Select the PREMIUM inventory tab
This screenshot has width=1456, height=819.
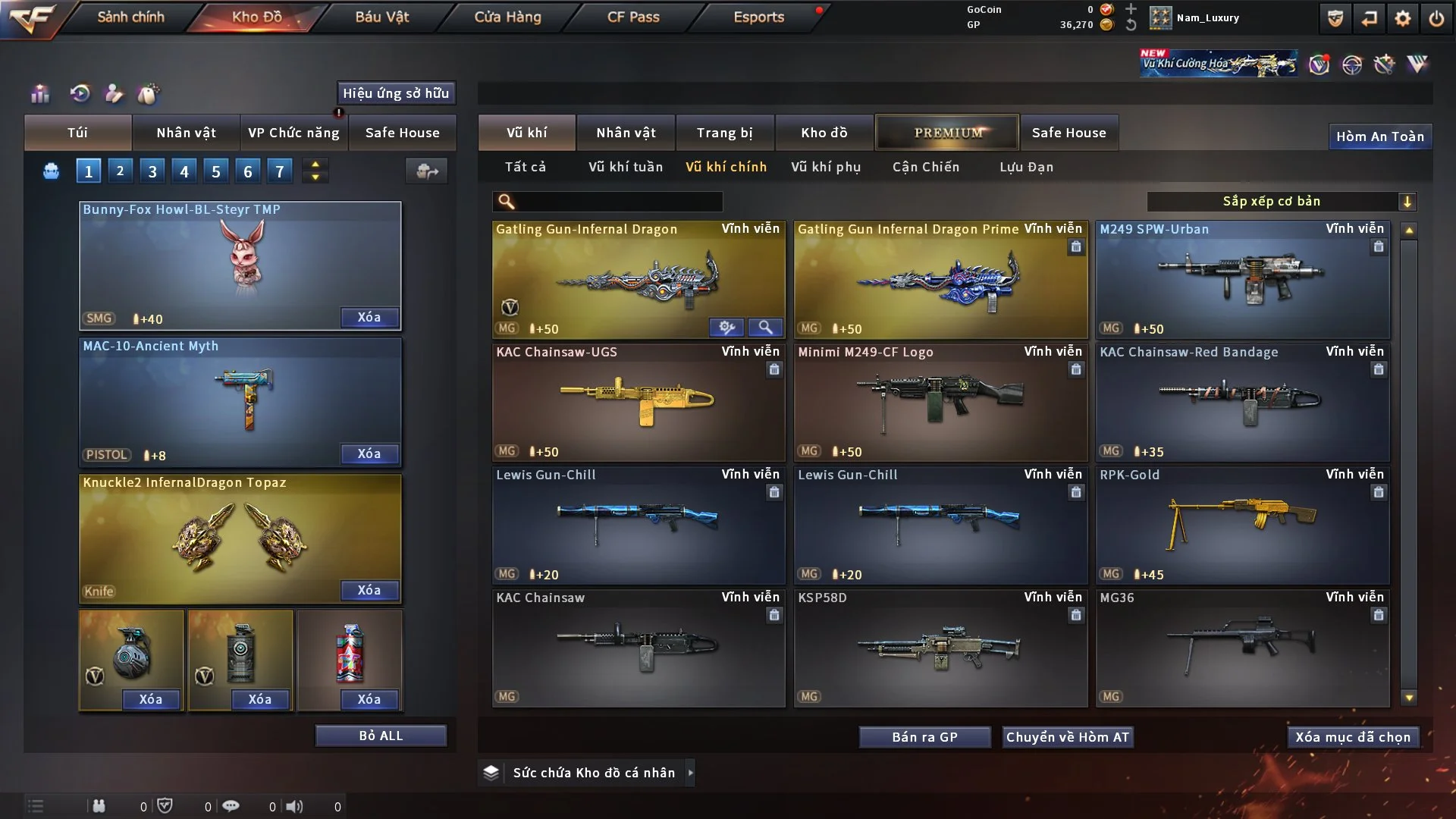click(948, 133)
